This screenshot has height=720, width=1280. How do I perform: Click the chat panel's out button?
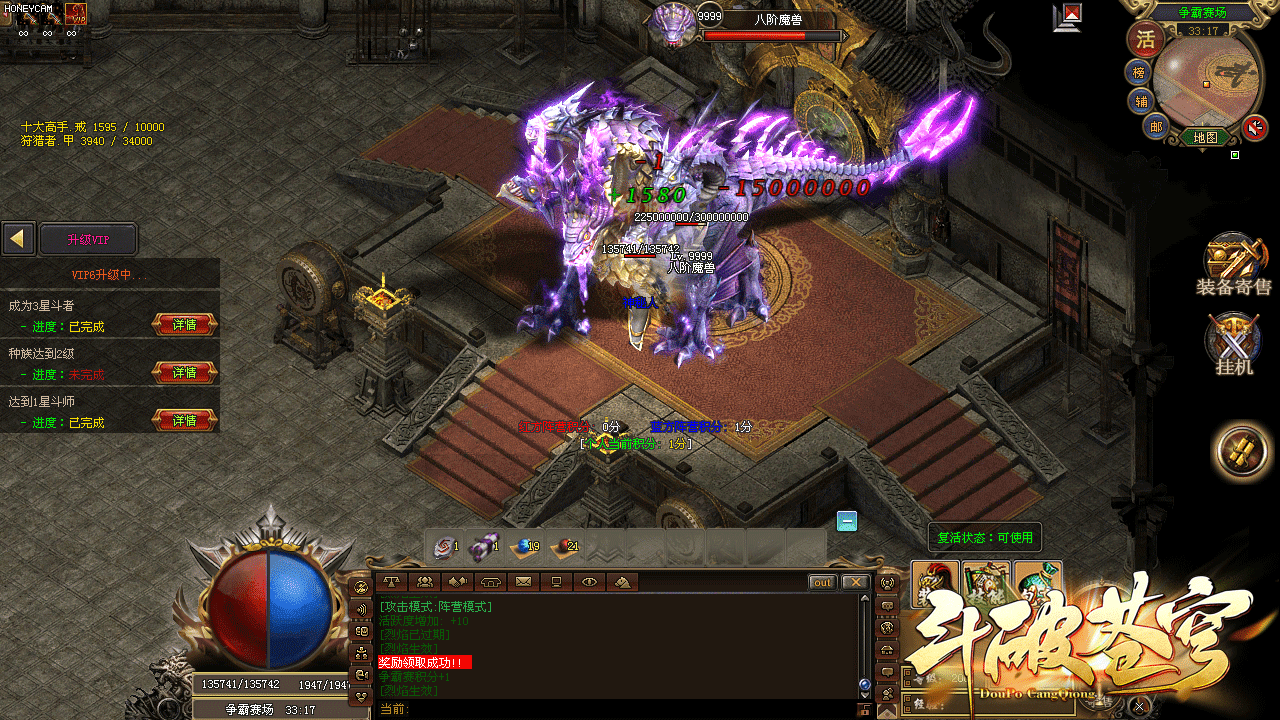click(x=822, y=582)
